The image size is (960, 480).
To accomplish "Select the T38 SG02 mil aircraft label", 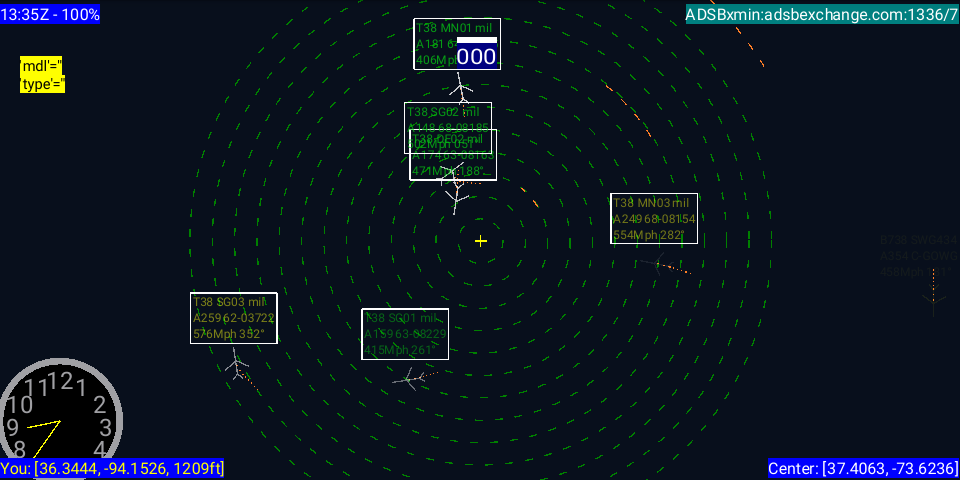I will [x=447, y=115].
